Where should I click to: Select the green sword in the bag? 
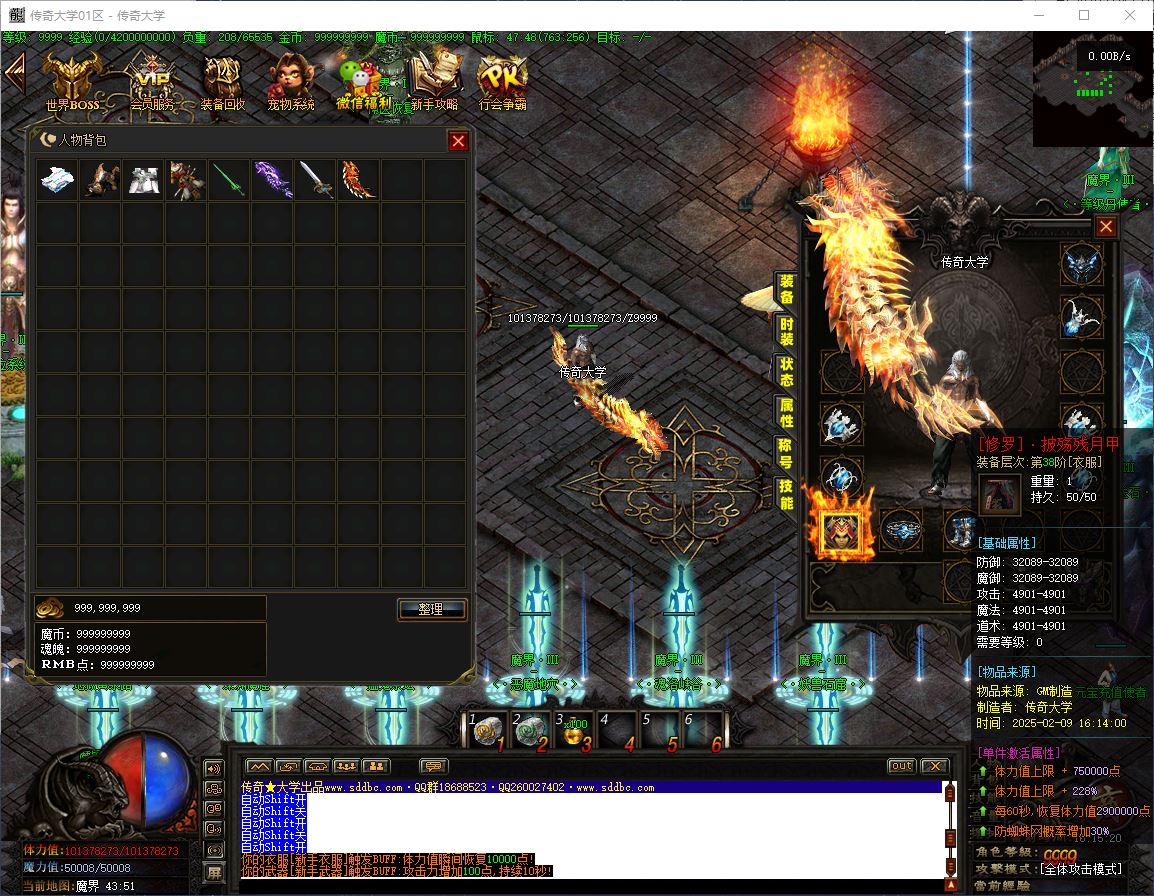[x=229, y=180]
